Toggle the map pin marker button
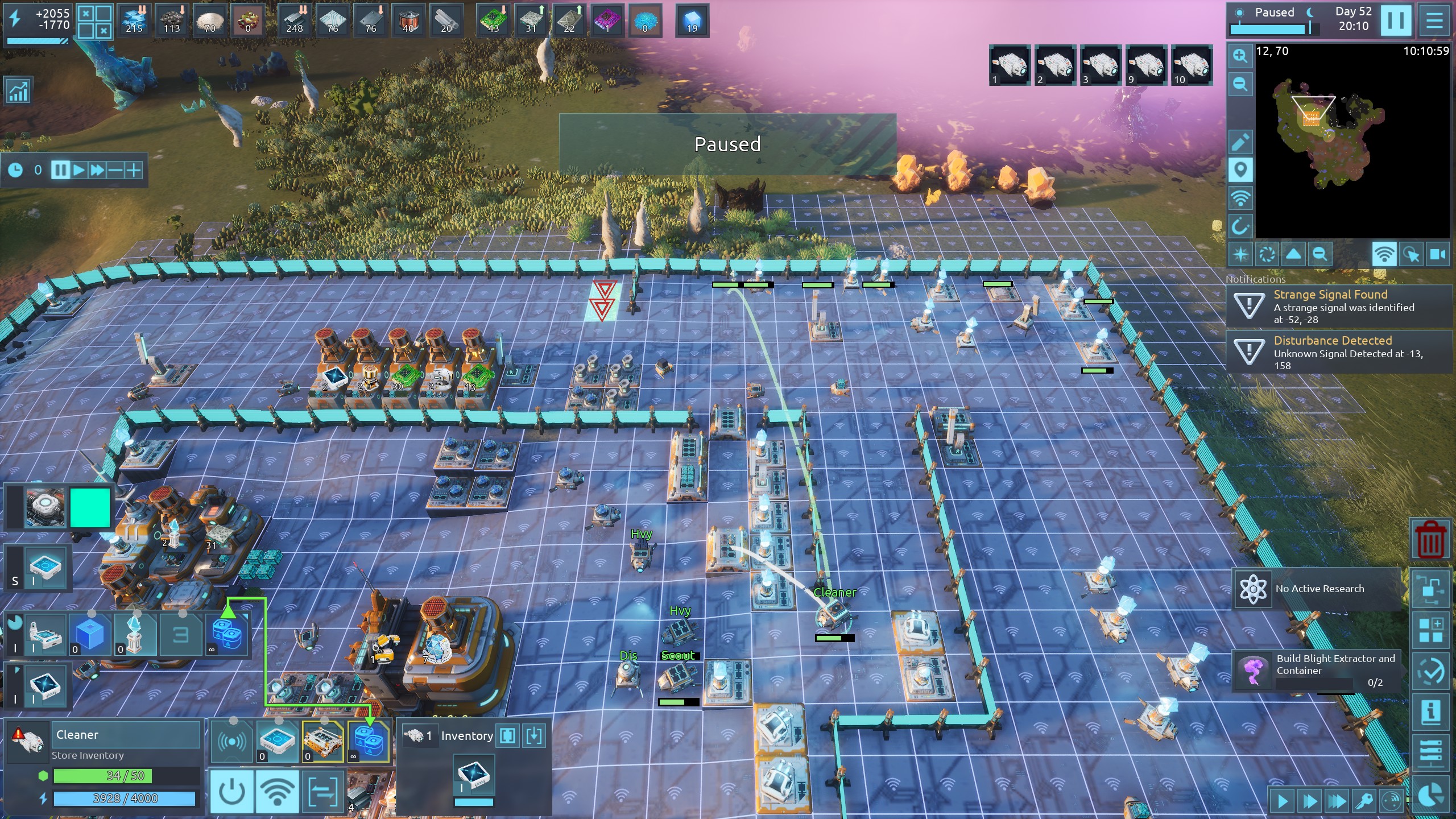Viewport: 1456px width, 819px height. pos(1240,169)
